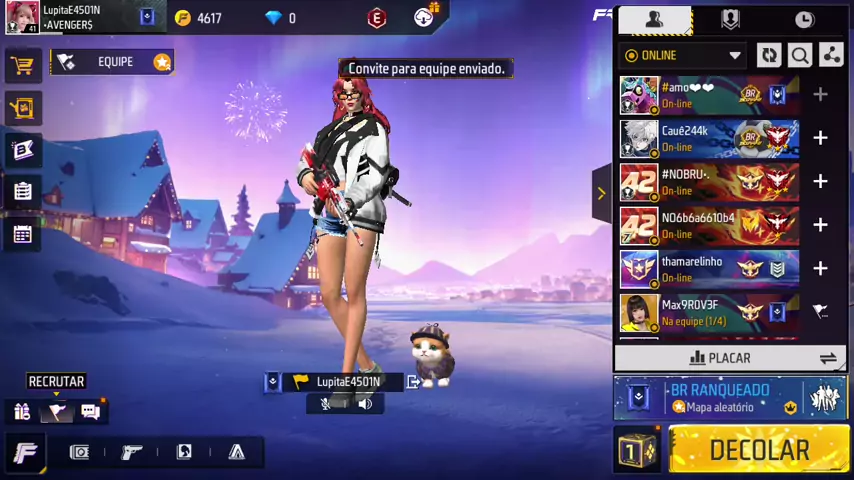Toggle the speaker voice output
Image resolution: width=854 pixels, height=480 pixels.
coord(365,404)
